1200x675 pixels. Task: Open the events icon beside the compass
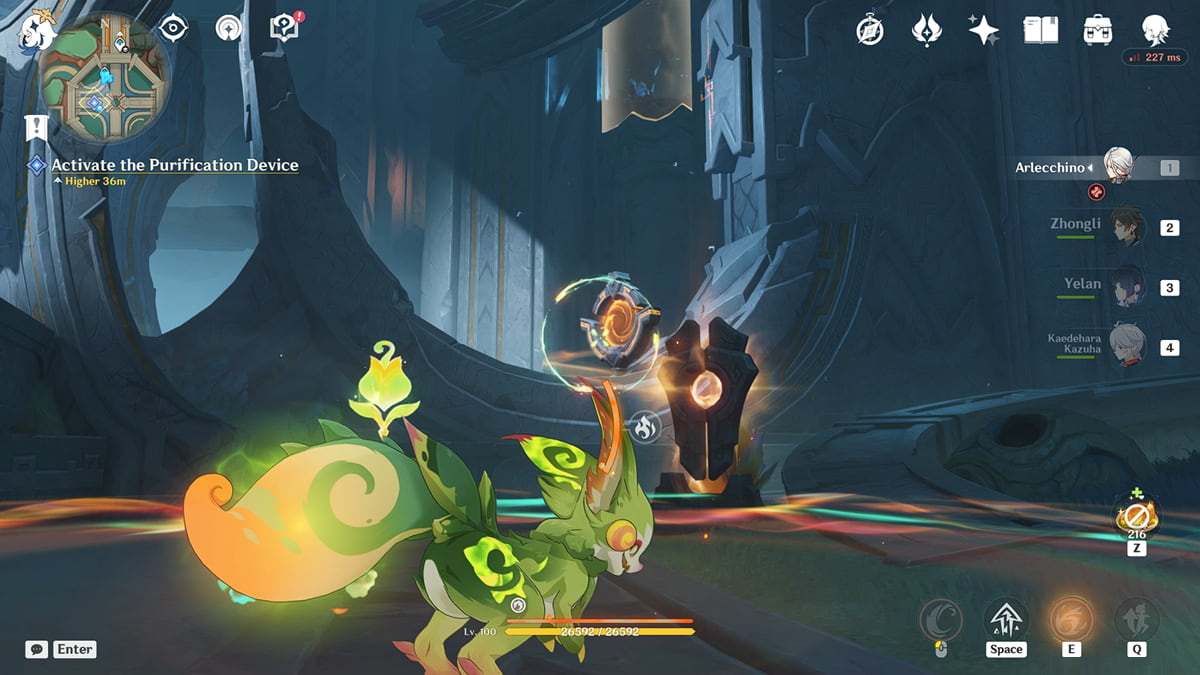click(x=927, y=30)
